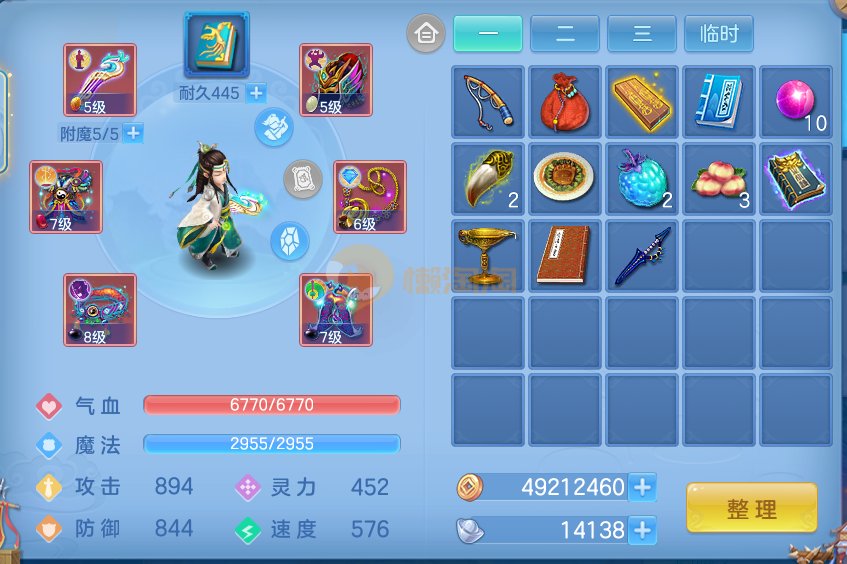
Task: Switch to the 临时 temporary bag tab
Action: click(x=718, y=34)
